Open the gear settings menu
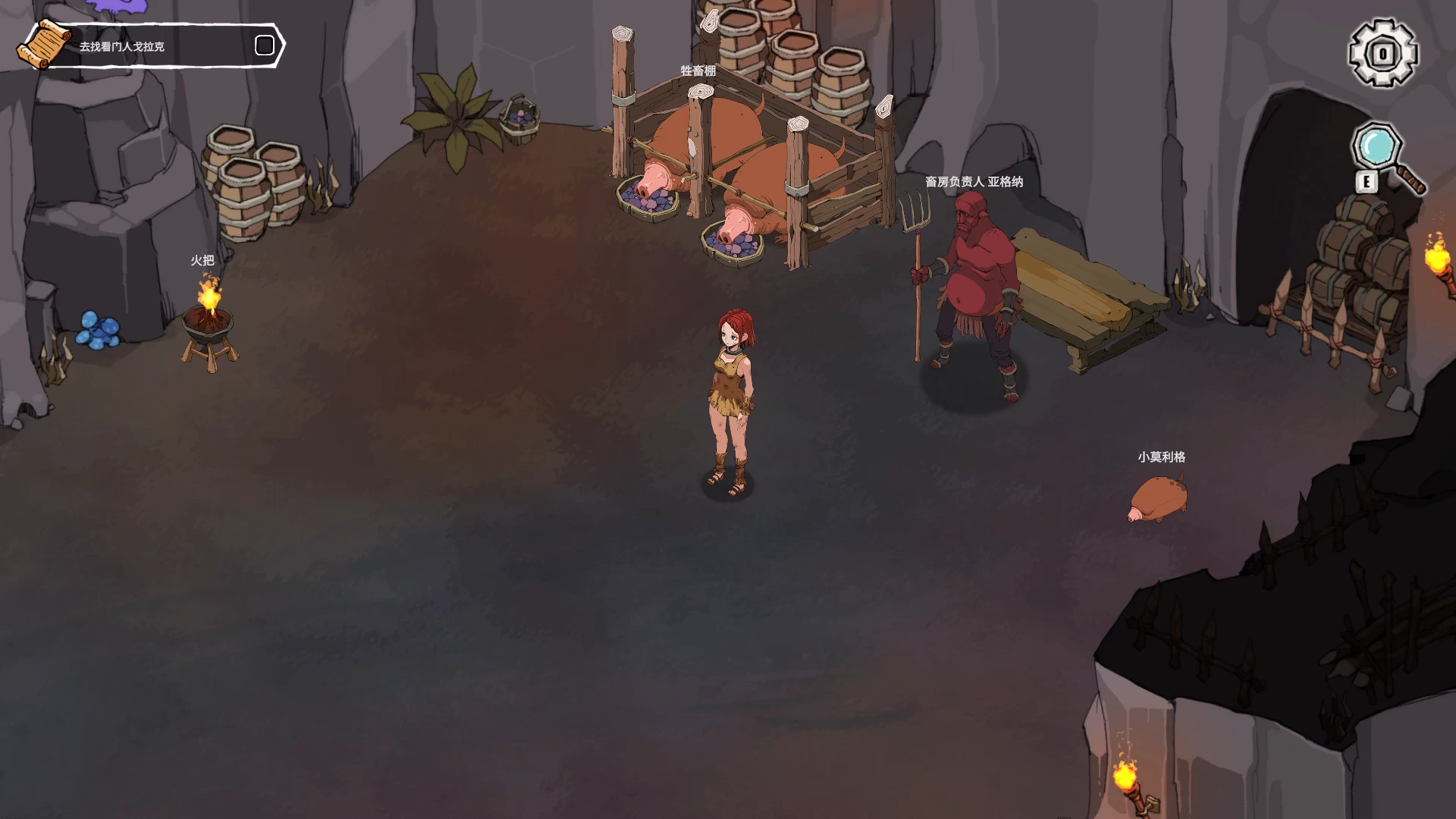Viewport: 1456px width, 819px height. [1382, 53]
